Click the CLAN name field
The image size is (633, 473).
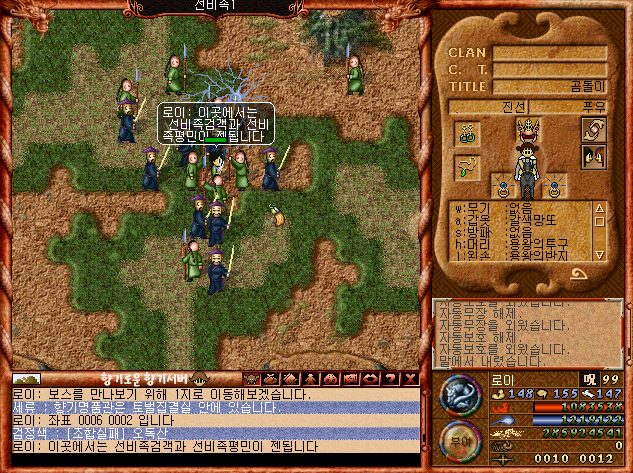[549, 53]
